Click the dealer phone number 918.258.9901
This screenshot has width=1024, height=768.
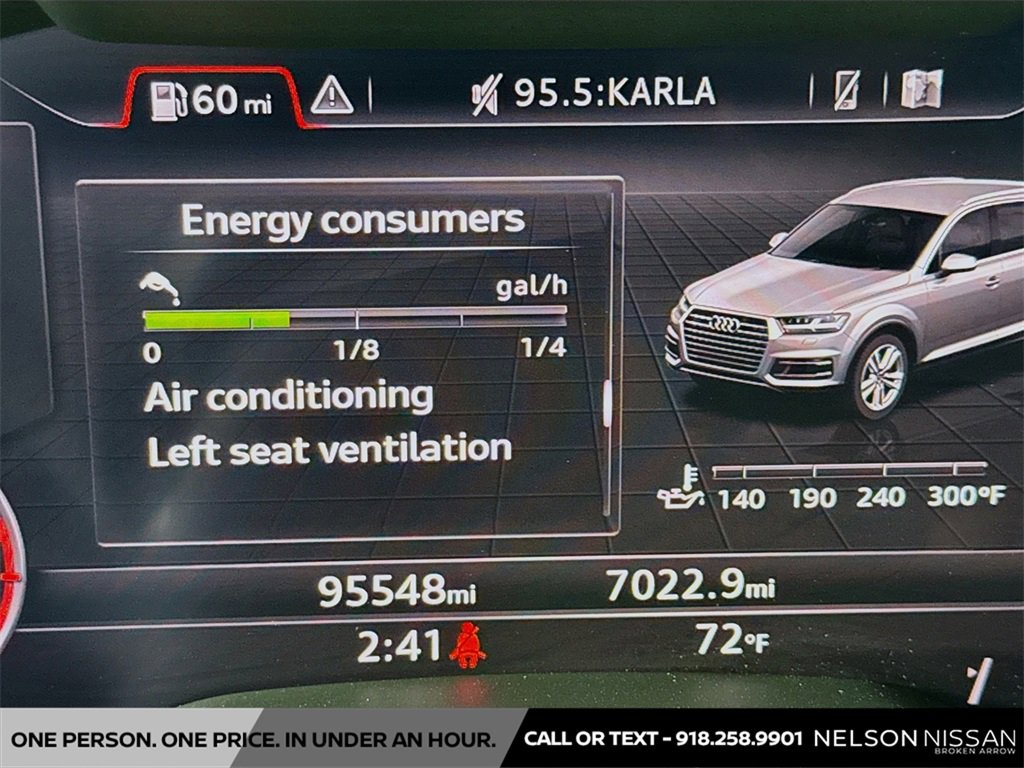pyautogui.click(x=738, y=739)
